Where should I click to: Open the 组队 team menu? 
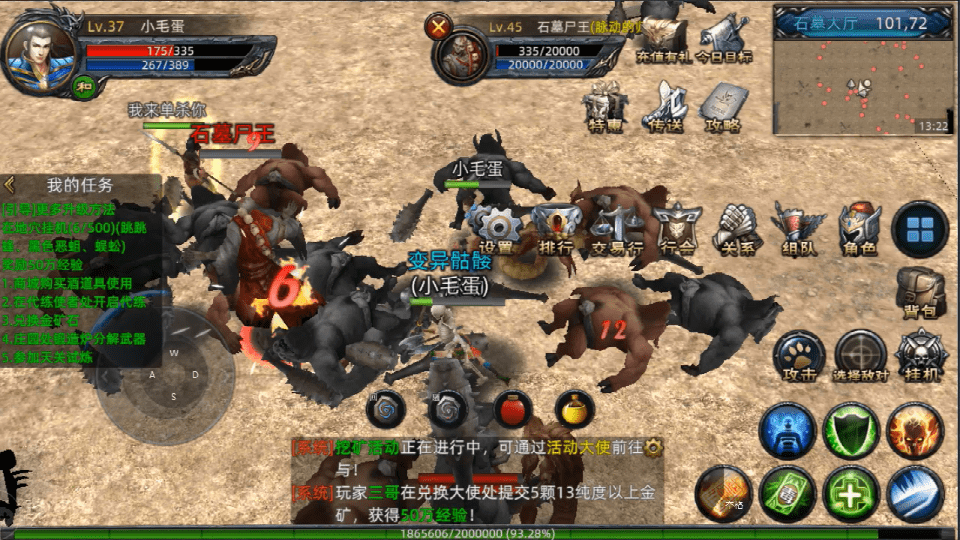click(798, 227)
